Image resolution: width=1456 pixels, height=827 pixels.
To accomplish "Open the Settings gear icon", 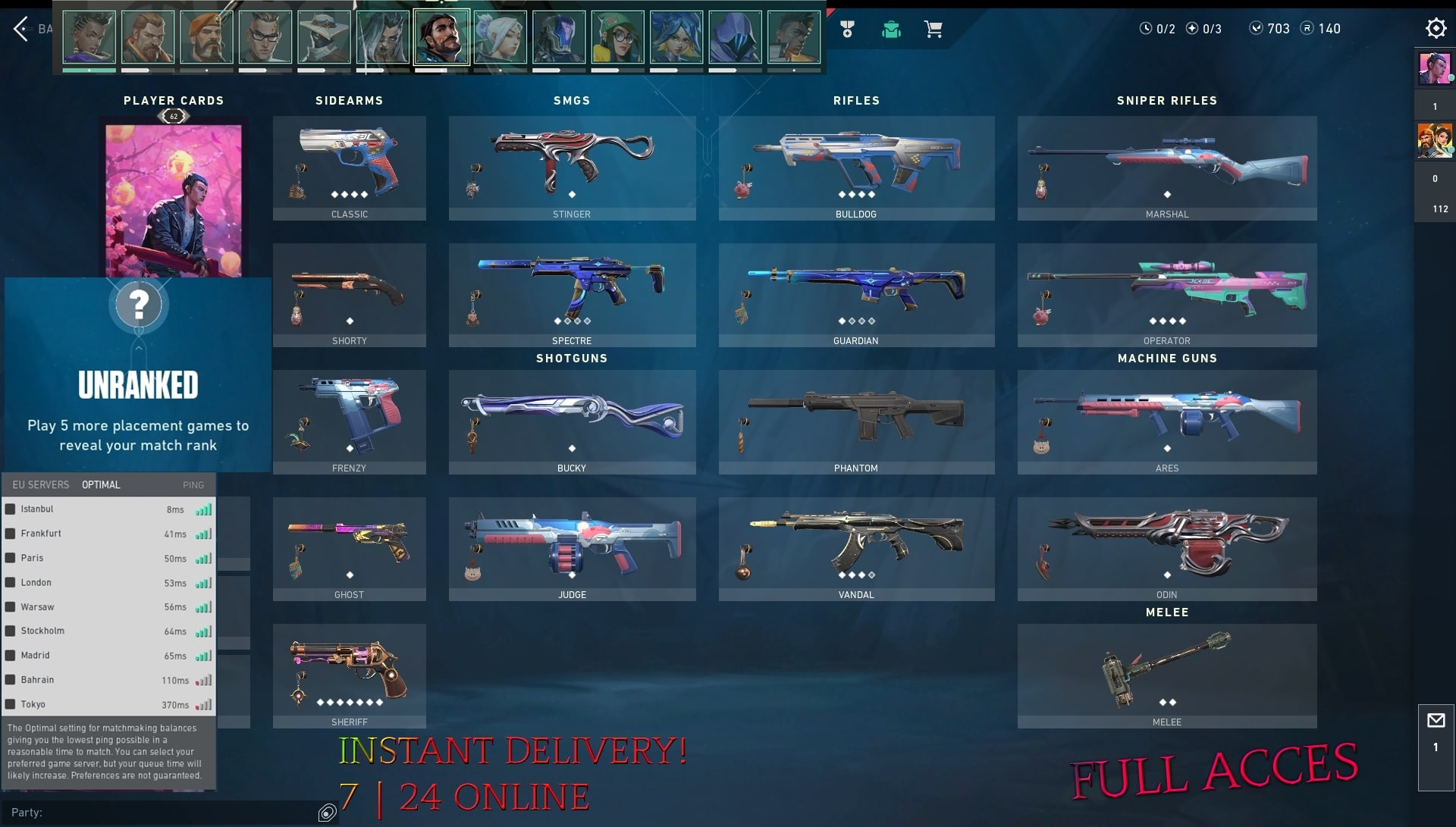I will tap(1436, 28).
